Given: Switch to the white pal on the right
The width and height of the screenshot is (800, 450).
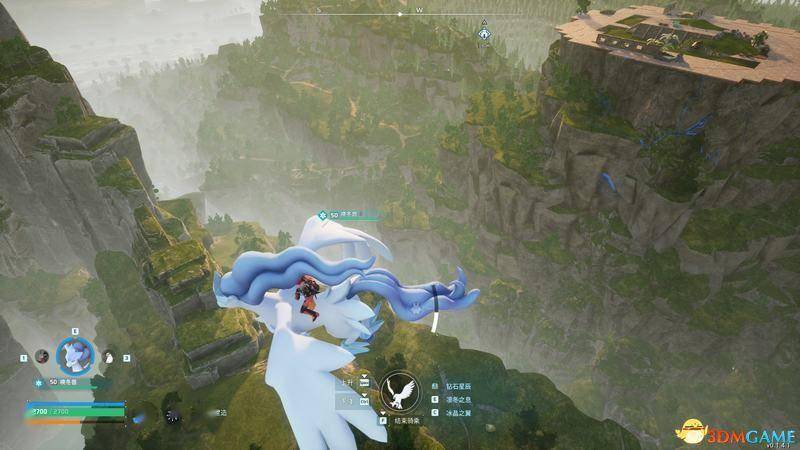Looking at the screenshot, I should click(109, 355).
